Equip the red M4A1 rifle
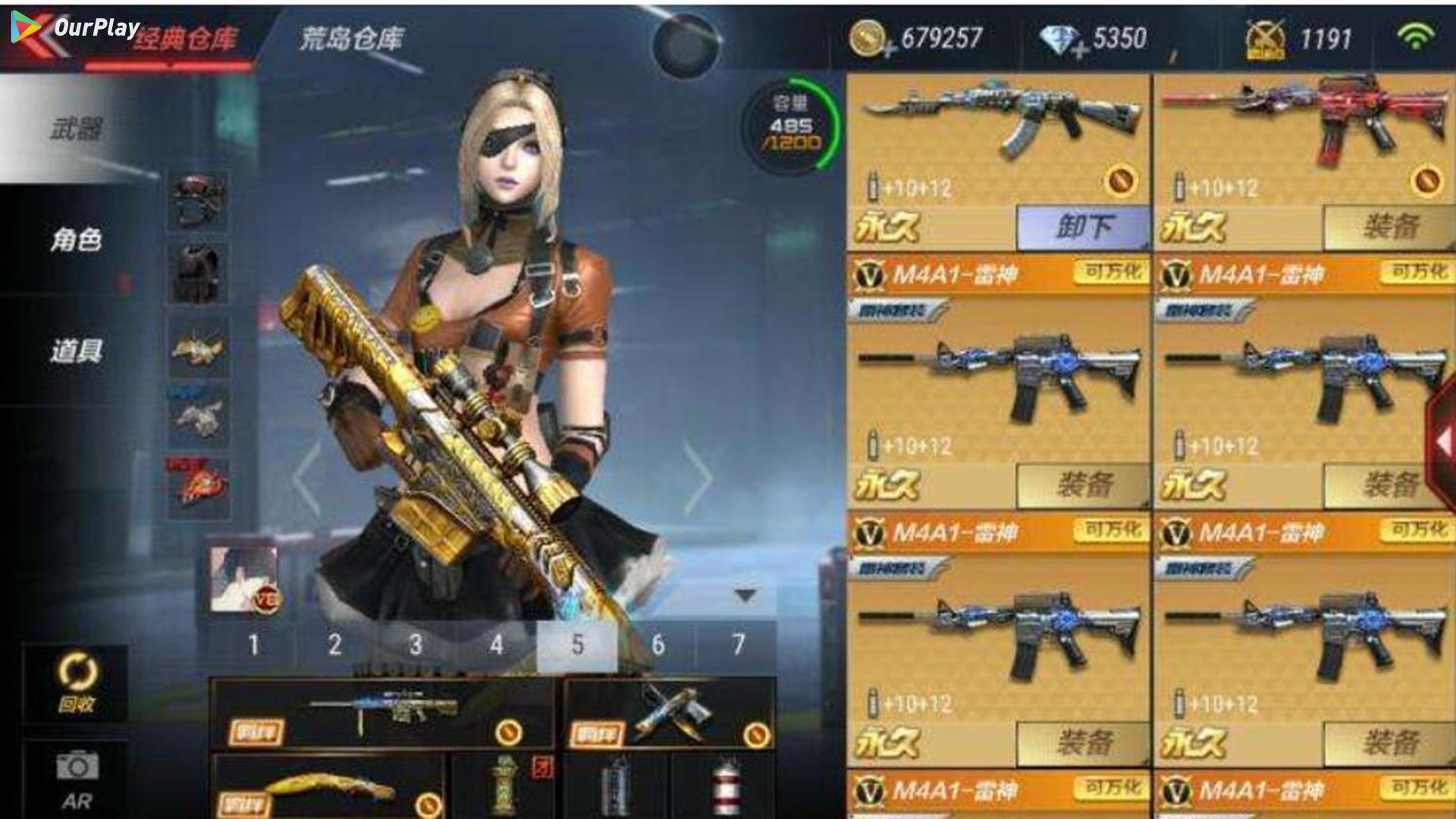The height and width of the screenshot is (819, 1456). coord(1389,227)
